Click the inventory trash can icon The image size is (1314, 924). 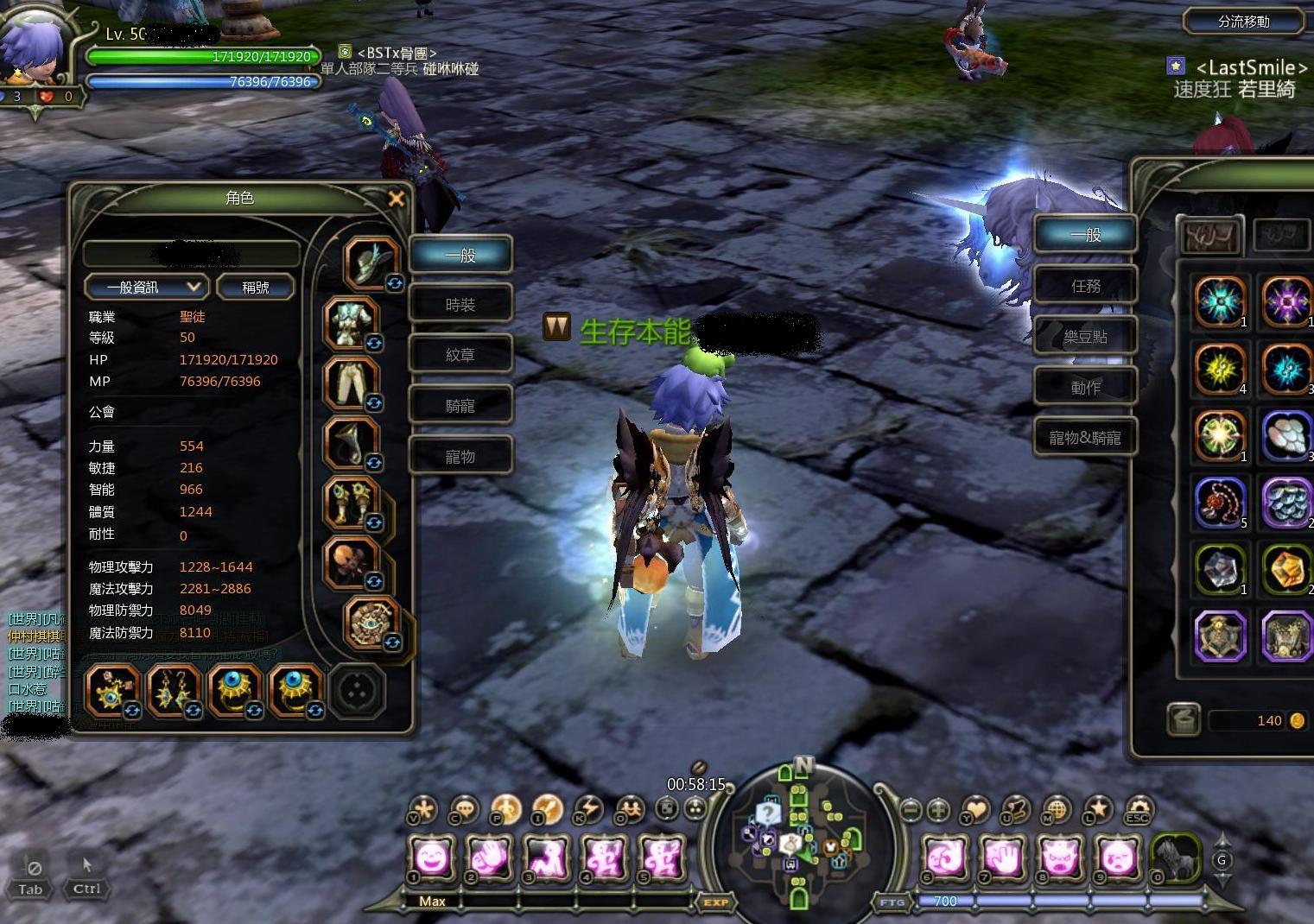pos(1183,719)
